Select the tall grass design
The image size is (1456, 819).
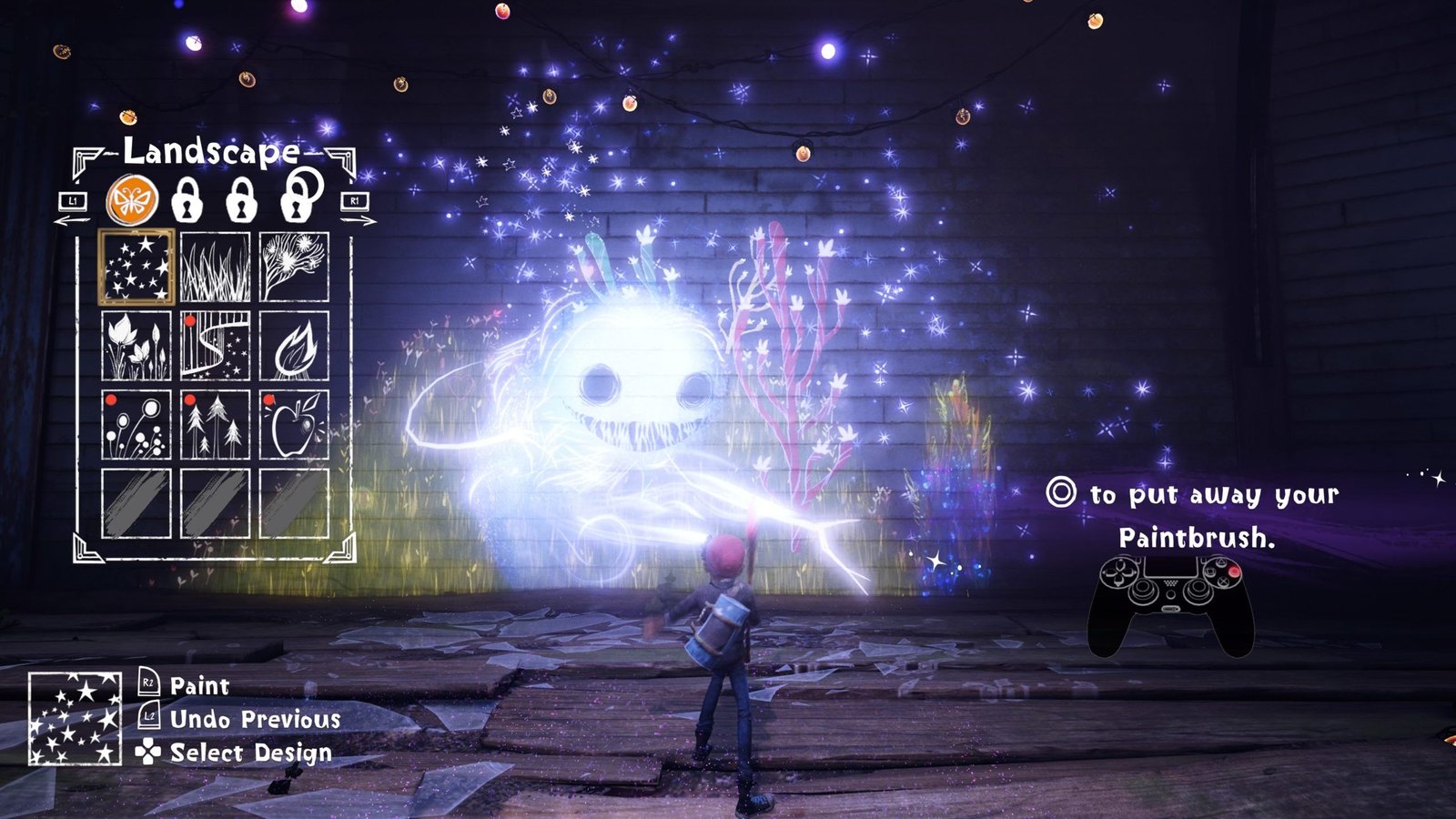click(215, 267)
